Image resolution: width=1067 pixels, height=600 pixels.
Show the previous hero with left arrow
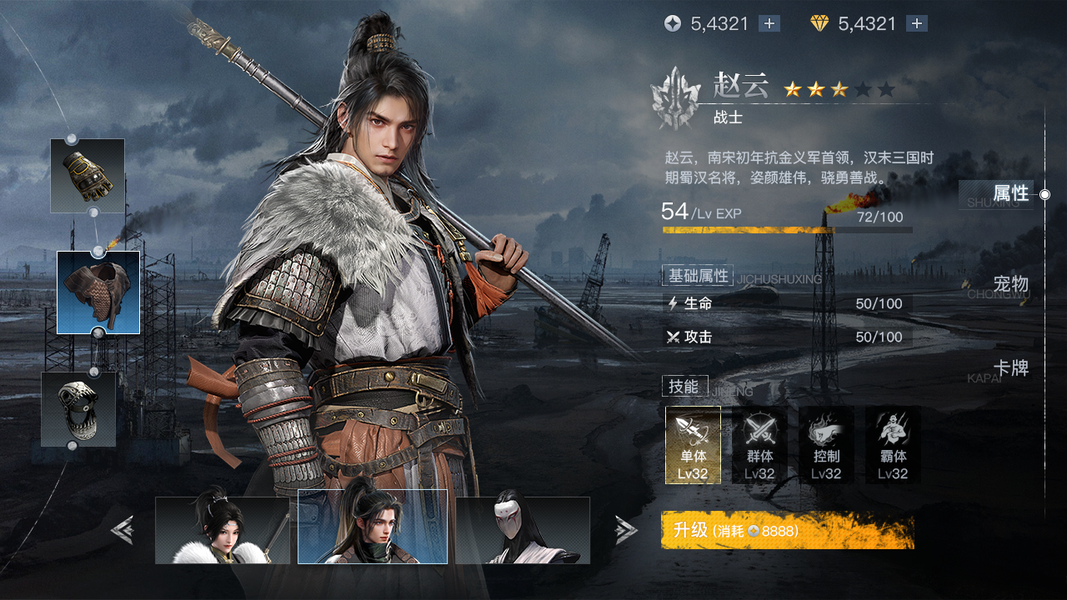click(x=123, y=530)
